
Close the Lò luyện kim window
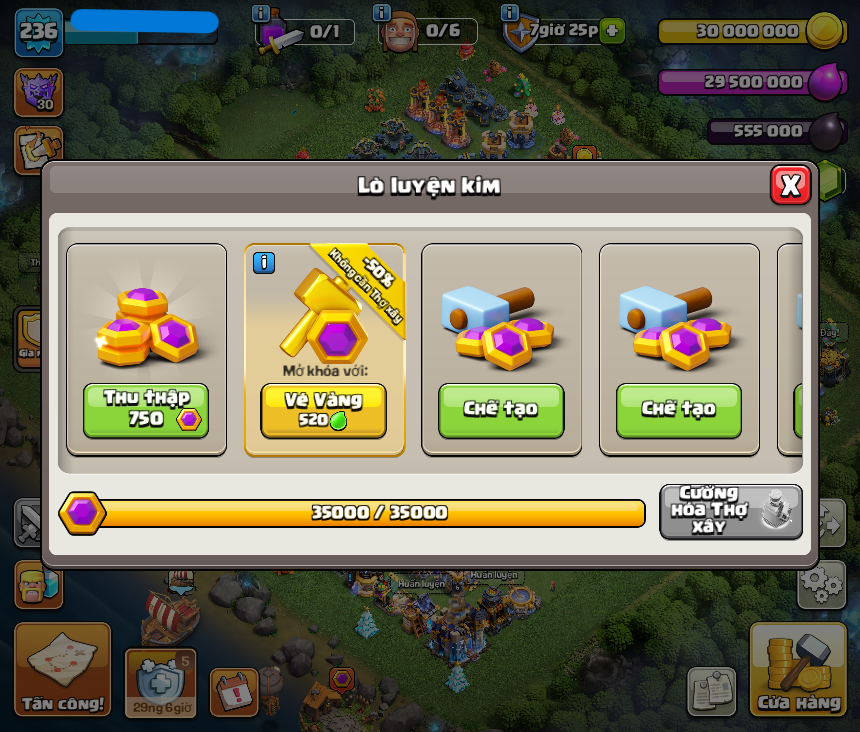tap(790, 185)
